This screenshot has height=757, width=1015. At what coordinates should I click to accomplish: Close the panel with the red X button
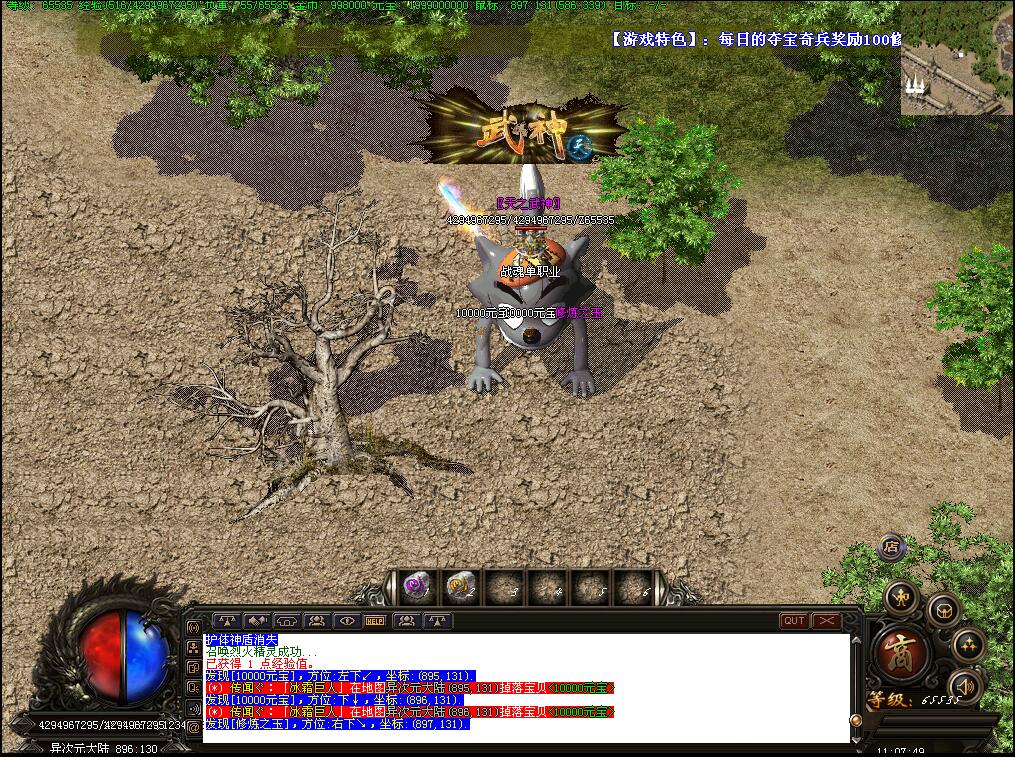point(826,621)
